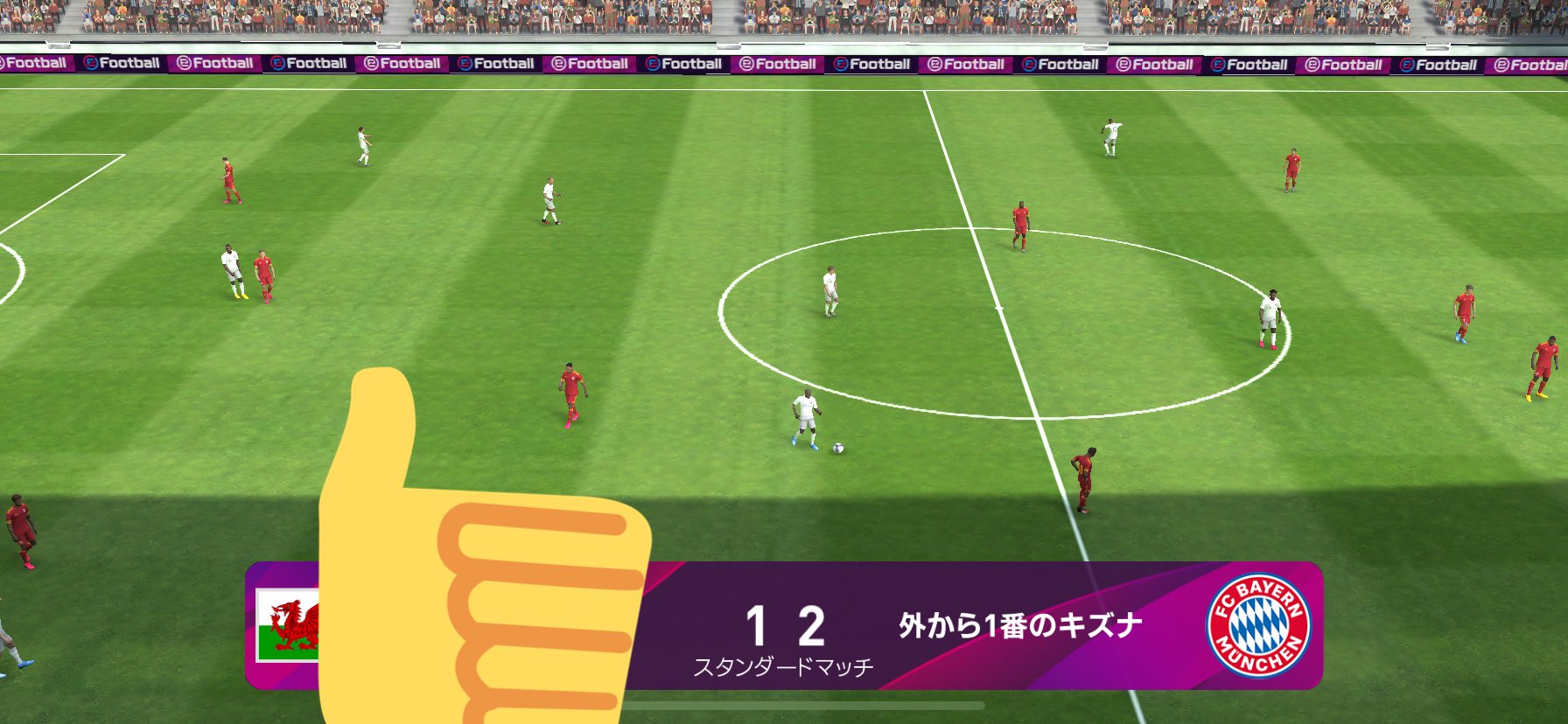Click the crowd stands above the banners
This screenshot has width=1568, height=724.
click(784, 17)
